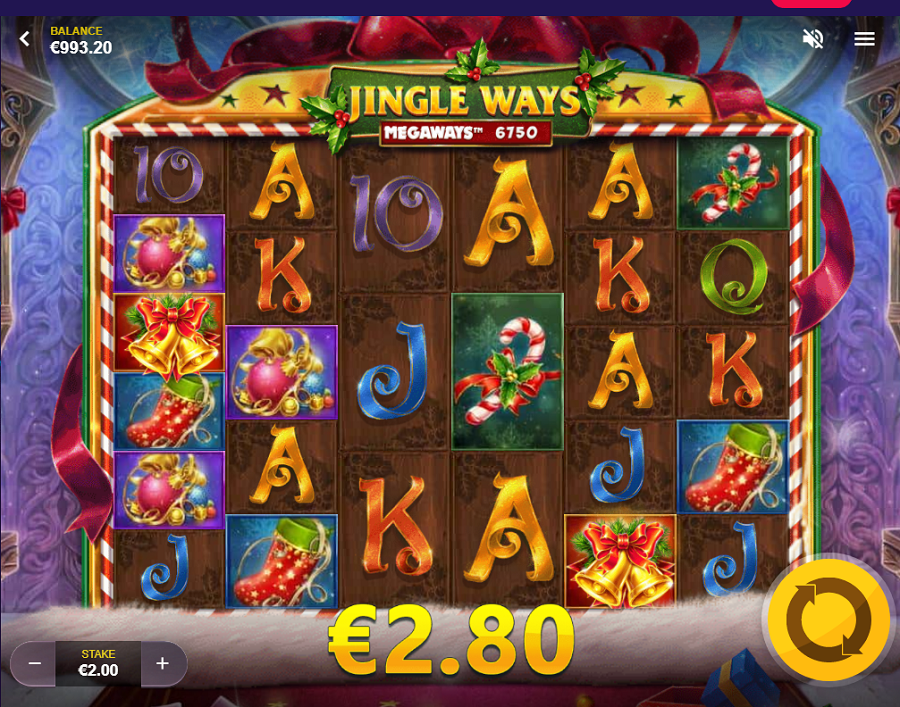Image resolution: width=900 pixels, height=707 pixels.
Task: Increase the stake with the plus button
Action: [x=163, y=663]
